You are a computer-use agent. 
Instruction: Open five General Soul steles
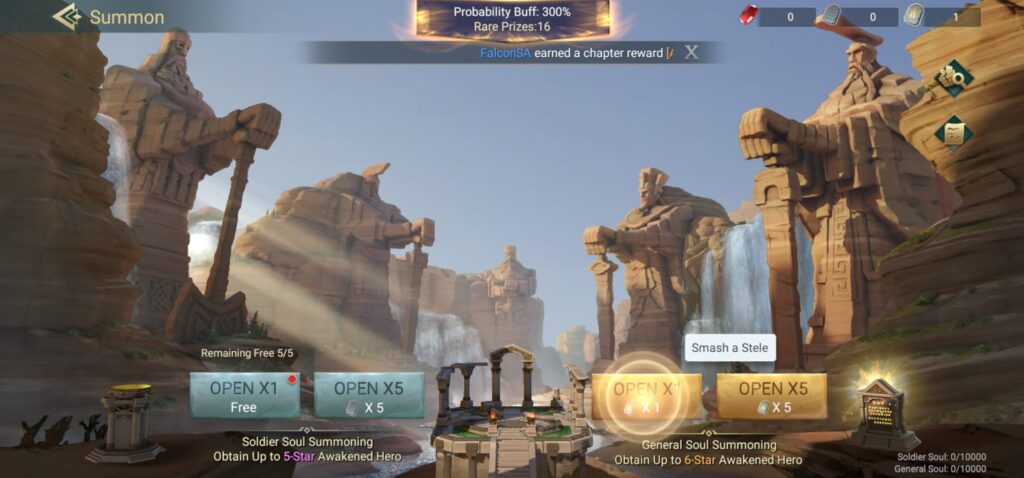point(771,395)
